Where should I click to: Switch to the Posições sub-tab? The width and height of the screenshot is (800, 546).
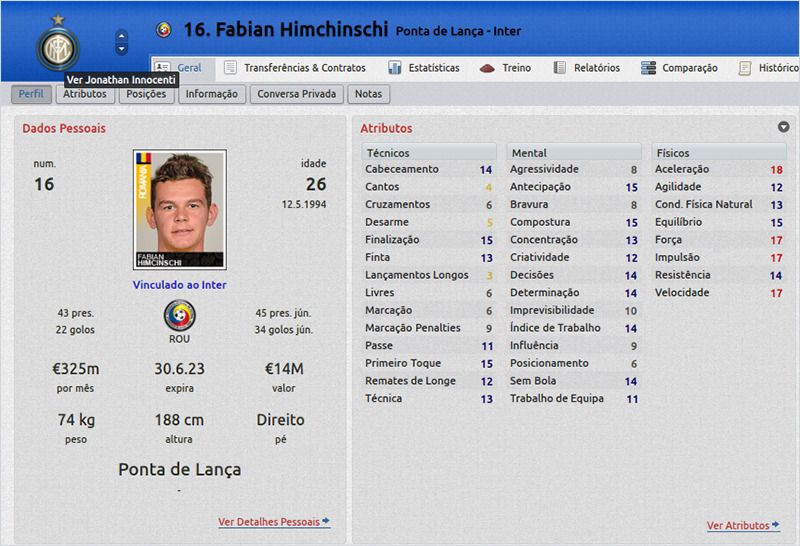click(x=146, y=94)
